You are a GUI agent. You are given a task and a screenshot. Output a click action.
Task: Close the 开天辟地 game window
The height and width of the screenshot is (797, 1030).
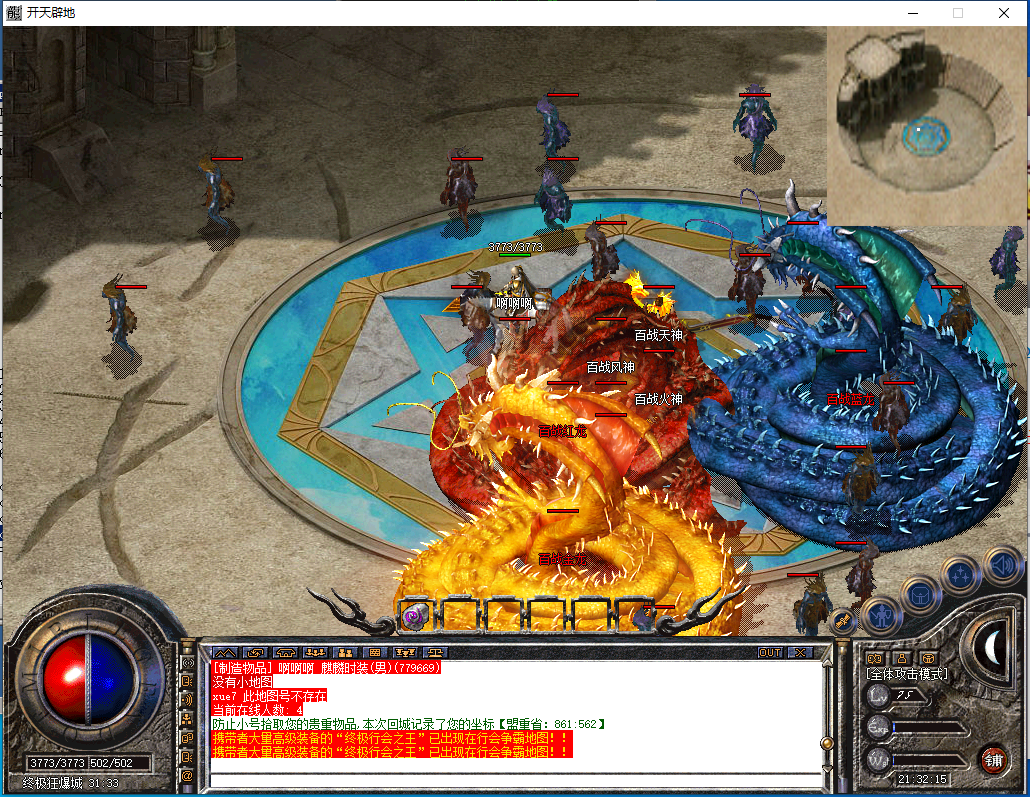tap(1004, 13)
